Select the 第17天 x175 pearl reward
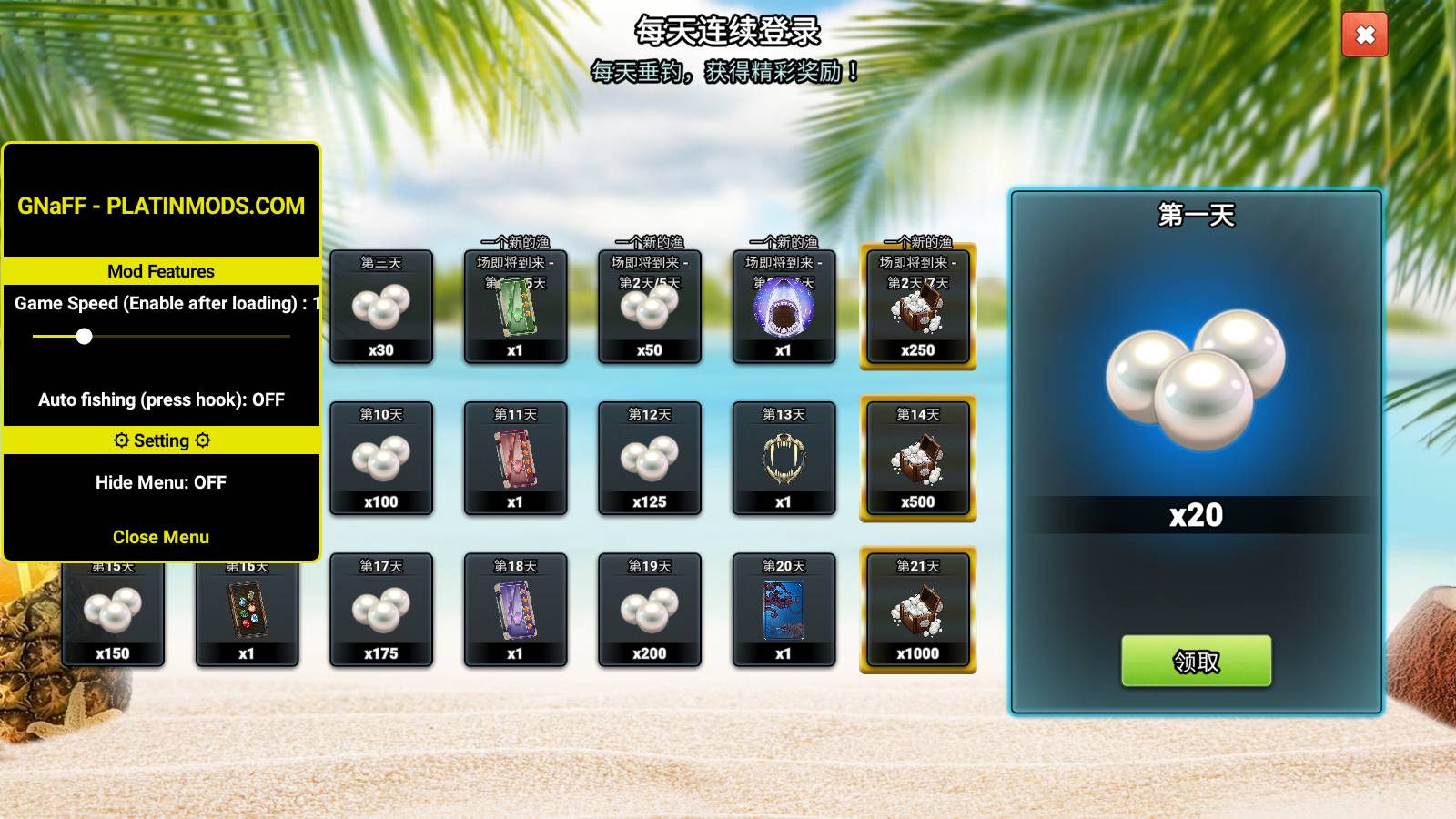 381,611
